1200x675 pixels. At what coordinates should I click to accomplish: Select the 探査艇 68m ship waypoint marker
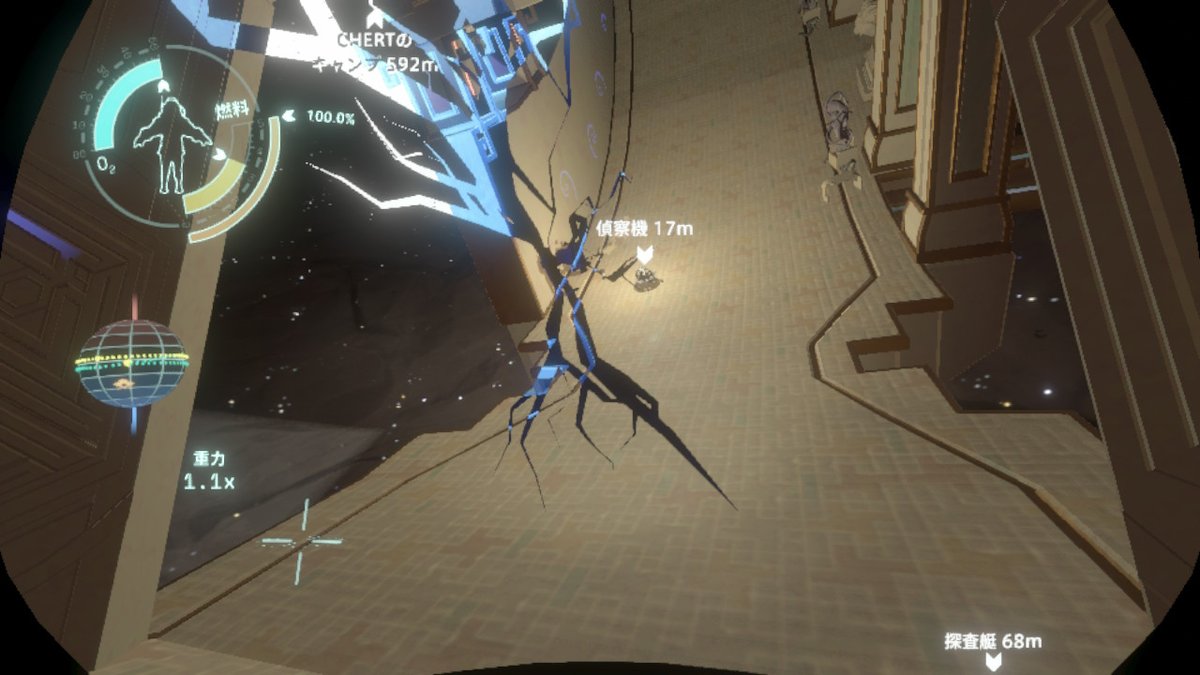[992, 662]
